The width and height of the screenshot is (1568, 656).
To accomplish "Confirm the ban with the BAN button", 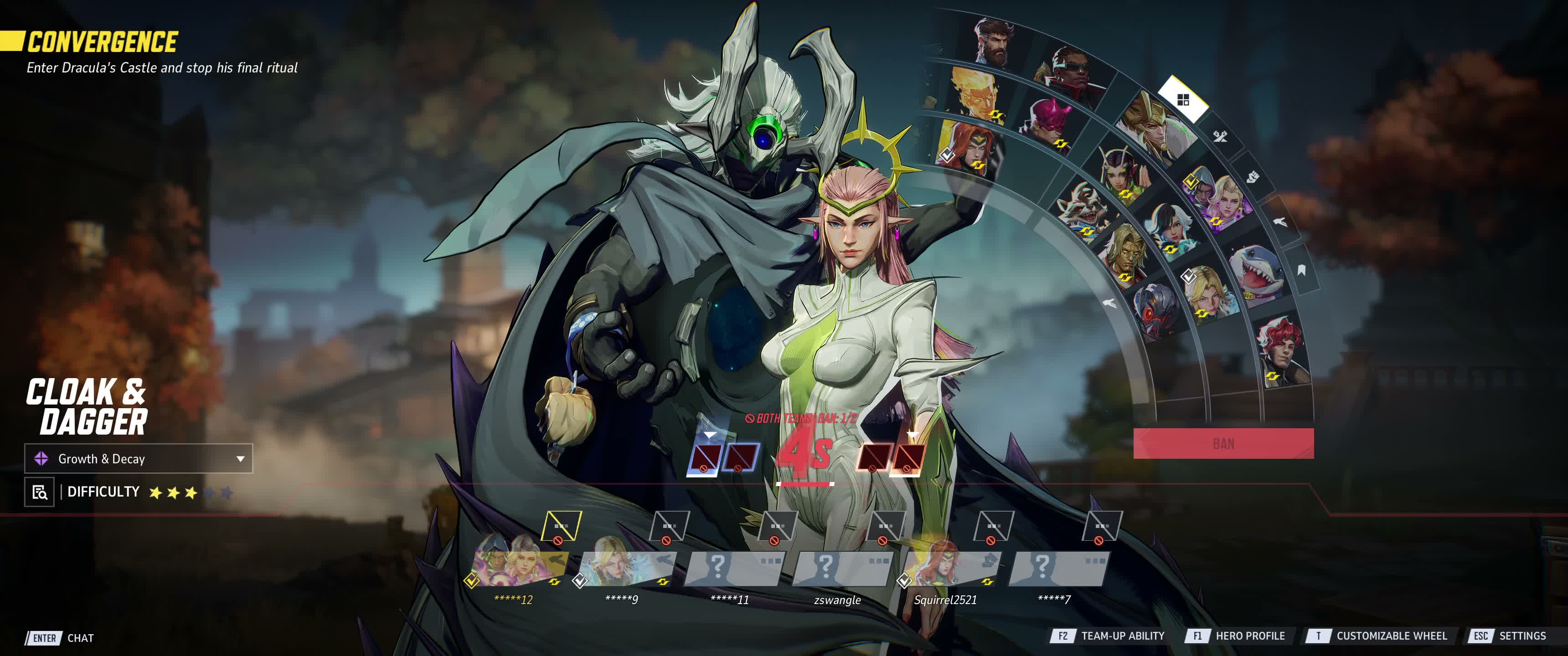I will point(1223,443).
